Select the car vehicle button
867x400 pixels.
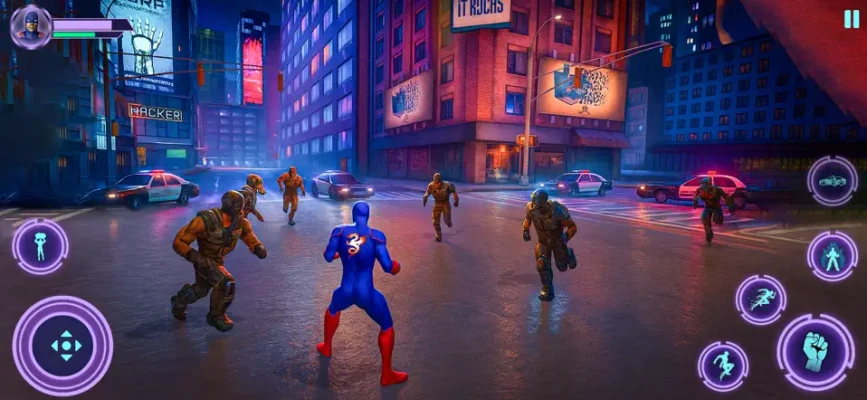[832, 181]
